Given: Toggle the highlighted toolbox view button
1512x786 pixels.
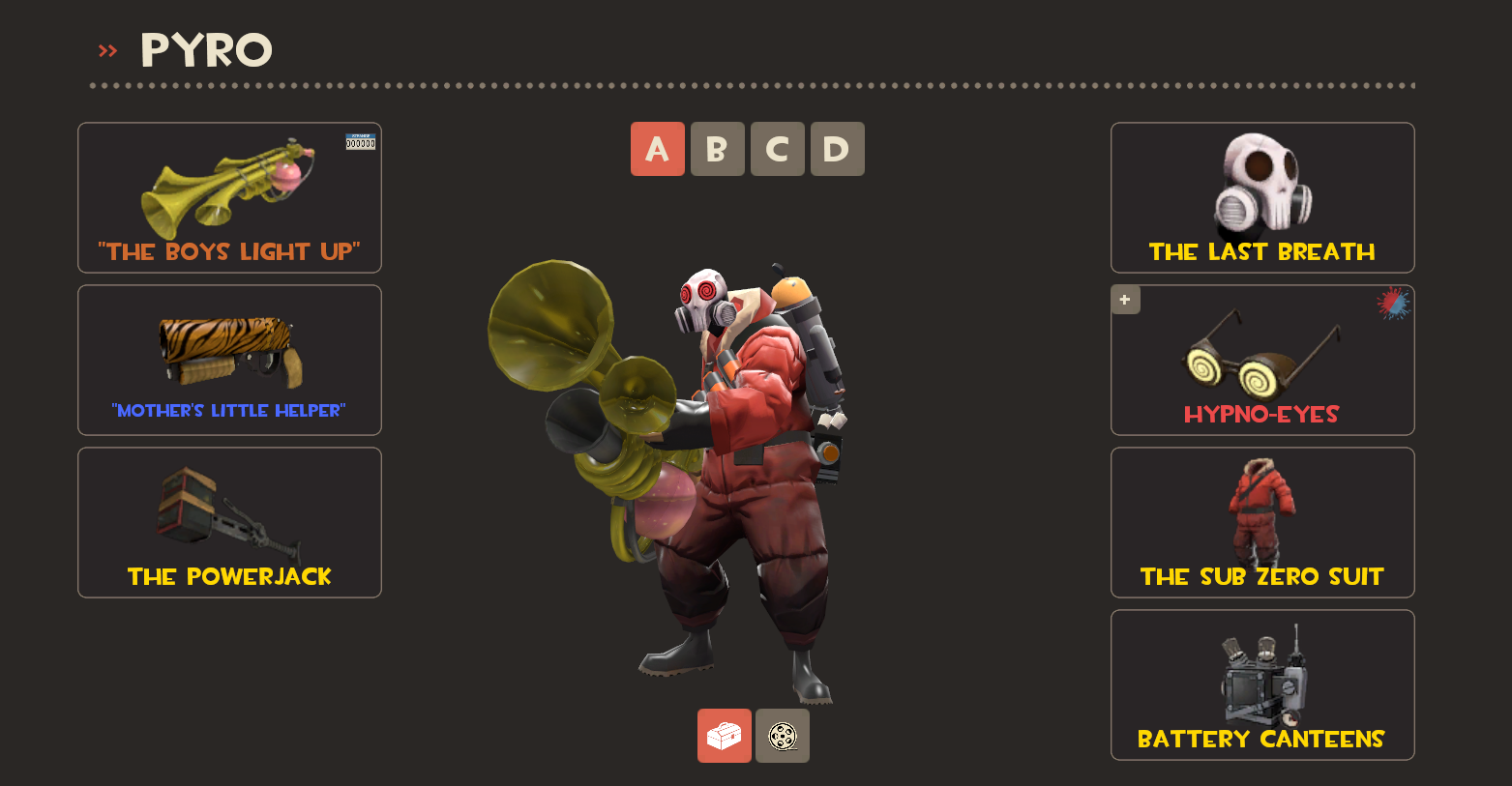Looking at the screenshot, I should pyautogui.click(x=724, y=736).
